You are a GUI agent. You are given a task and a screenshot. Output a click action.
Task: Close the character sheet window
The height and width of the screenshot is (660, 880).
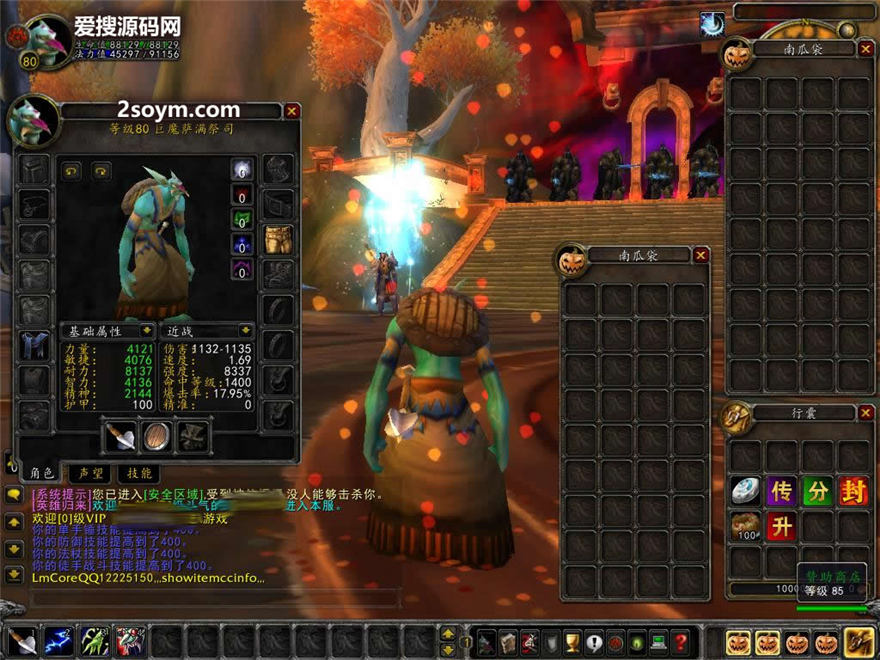pyautogui.click(x=292, y=111)
